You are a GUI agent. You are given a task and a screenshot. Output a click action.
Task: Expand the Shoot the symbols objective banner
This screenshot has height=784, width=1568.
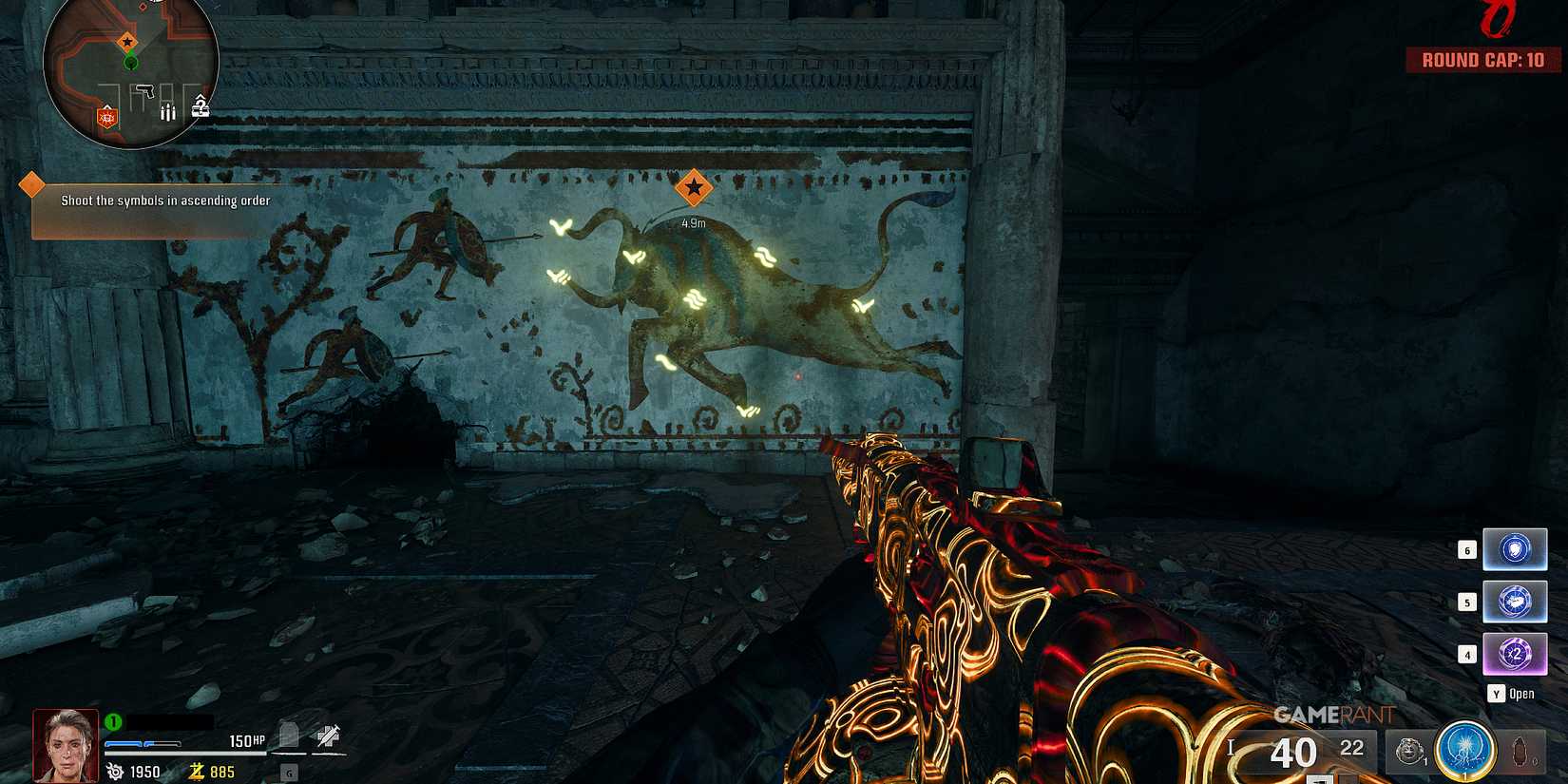pos(163,201)
